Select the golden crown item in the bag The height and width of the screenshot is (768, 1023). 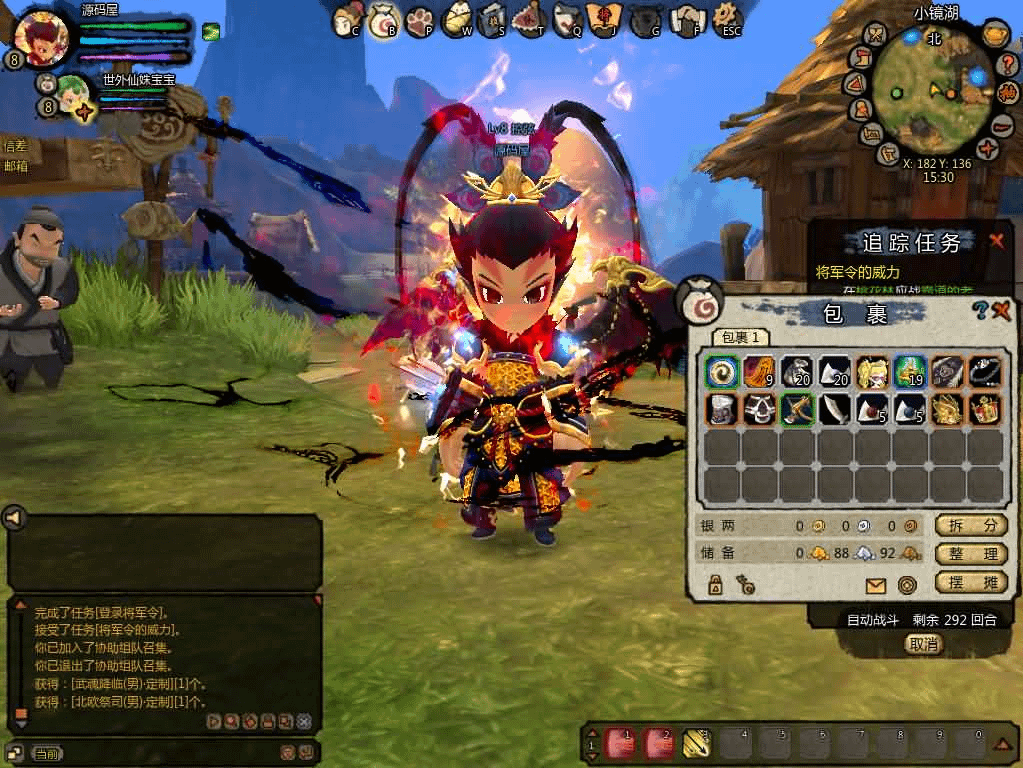[985, 410]
